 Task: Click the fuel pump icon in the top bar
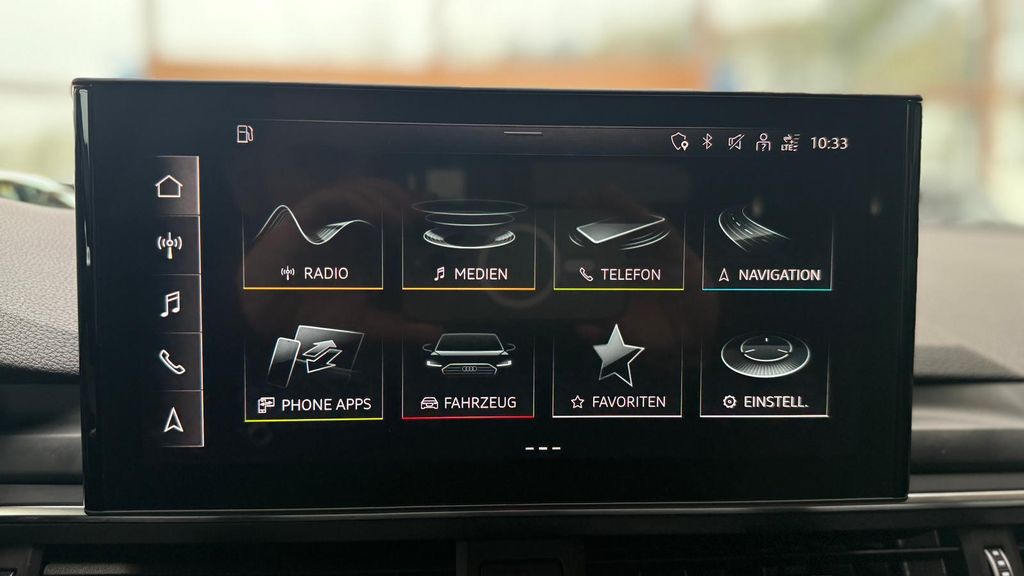pyautogui.click(x=245, y=134)
